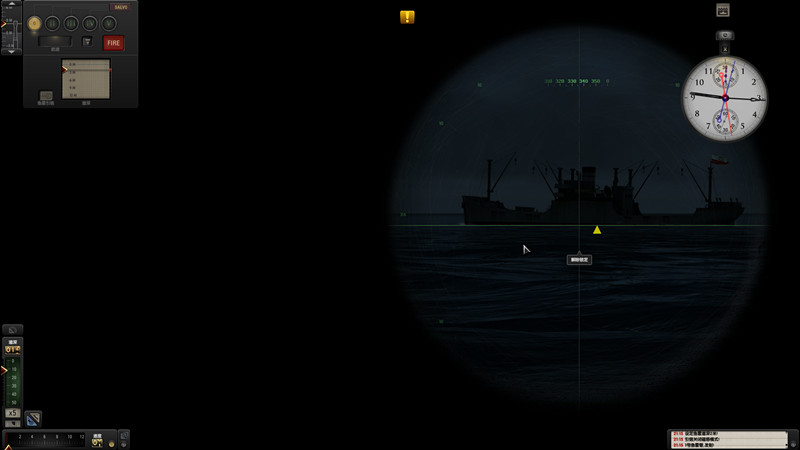Click the unlock target tooltip button
Screen dimensions: 800x450
pos(579,259)
